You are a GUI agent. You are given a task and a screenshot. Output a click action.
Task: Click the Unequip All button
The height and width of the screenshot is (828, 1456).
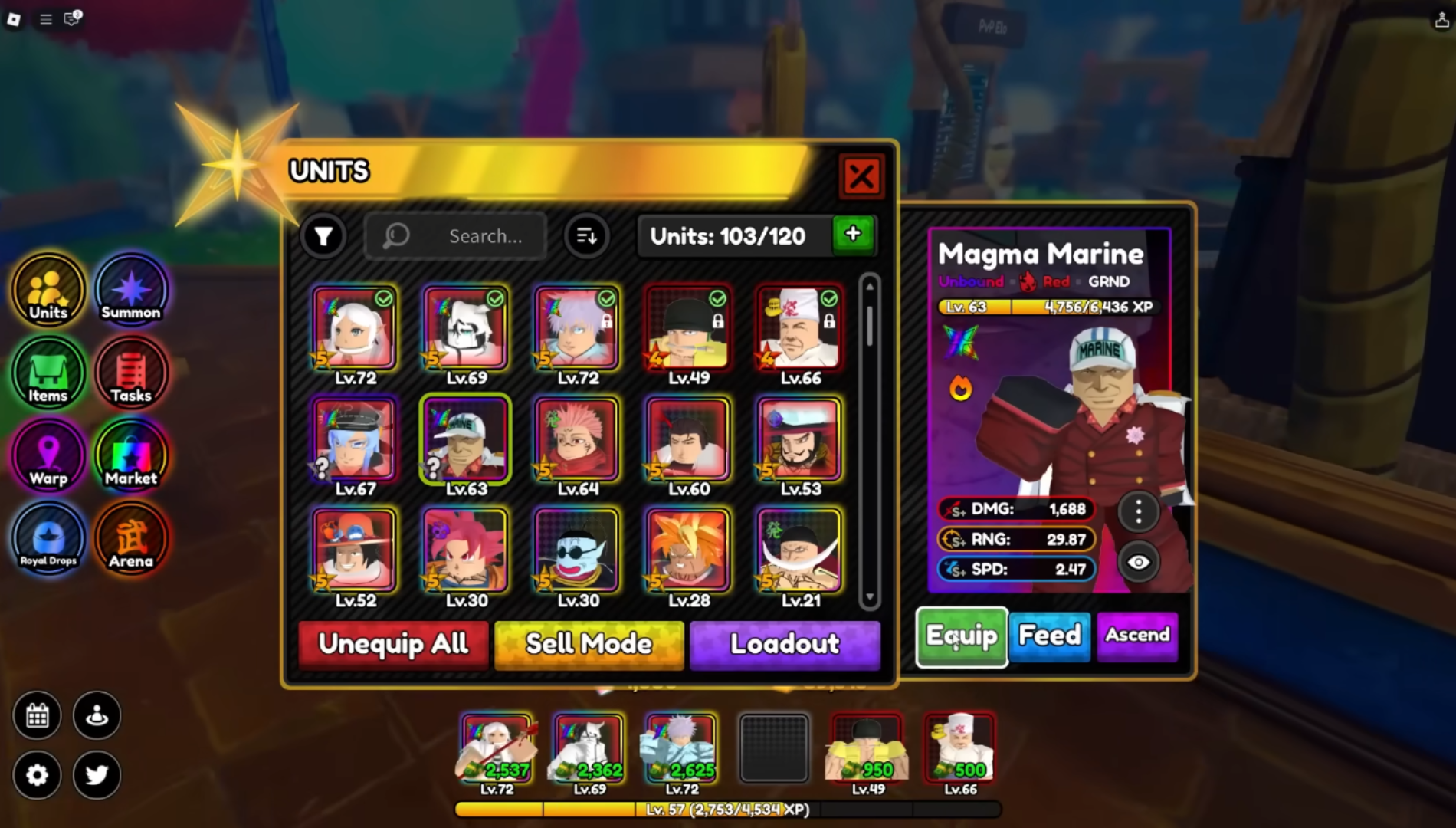tap(393, 644)
